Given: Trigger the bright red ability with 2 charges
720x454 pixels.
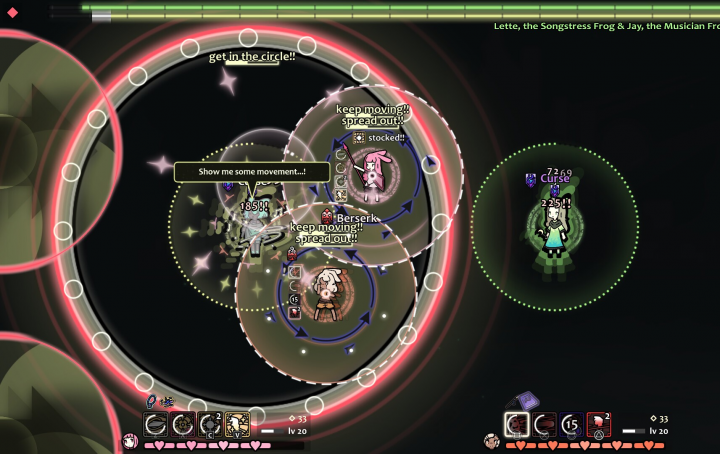Looking at the screenshot, I should point(599,424).
